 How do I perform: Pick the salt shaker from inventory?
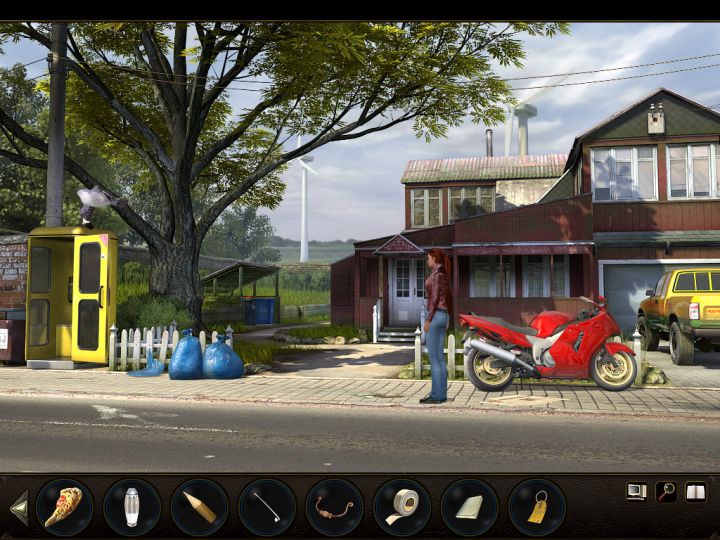click(x=131, y=507)
